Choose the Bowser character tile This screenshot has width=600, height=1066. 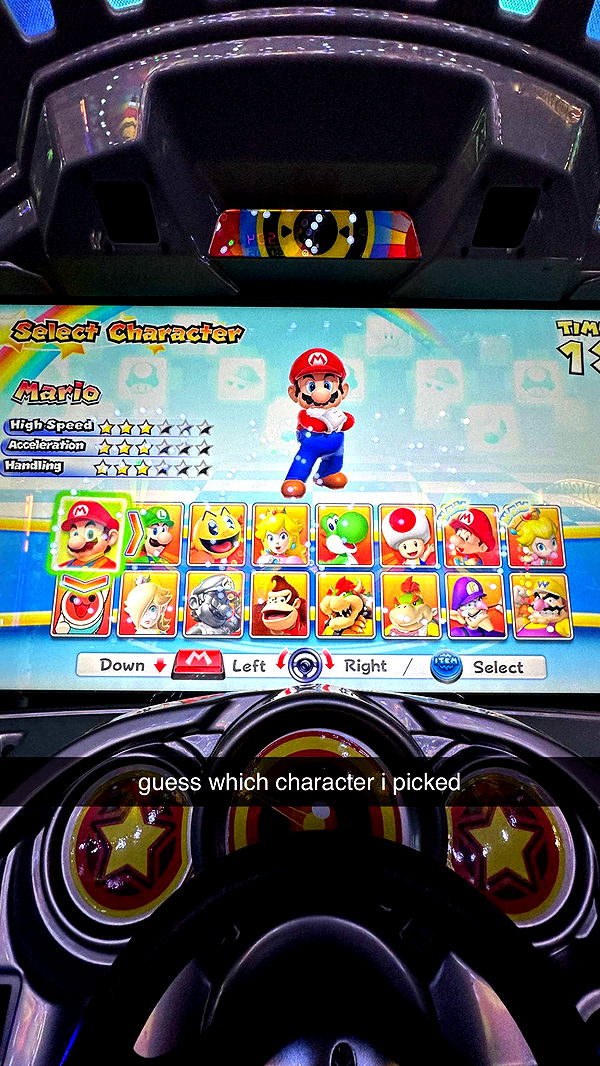[345, 605]
